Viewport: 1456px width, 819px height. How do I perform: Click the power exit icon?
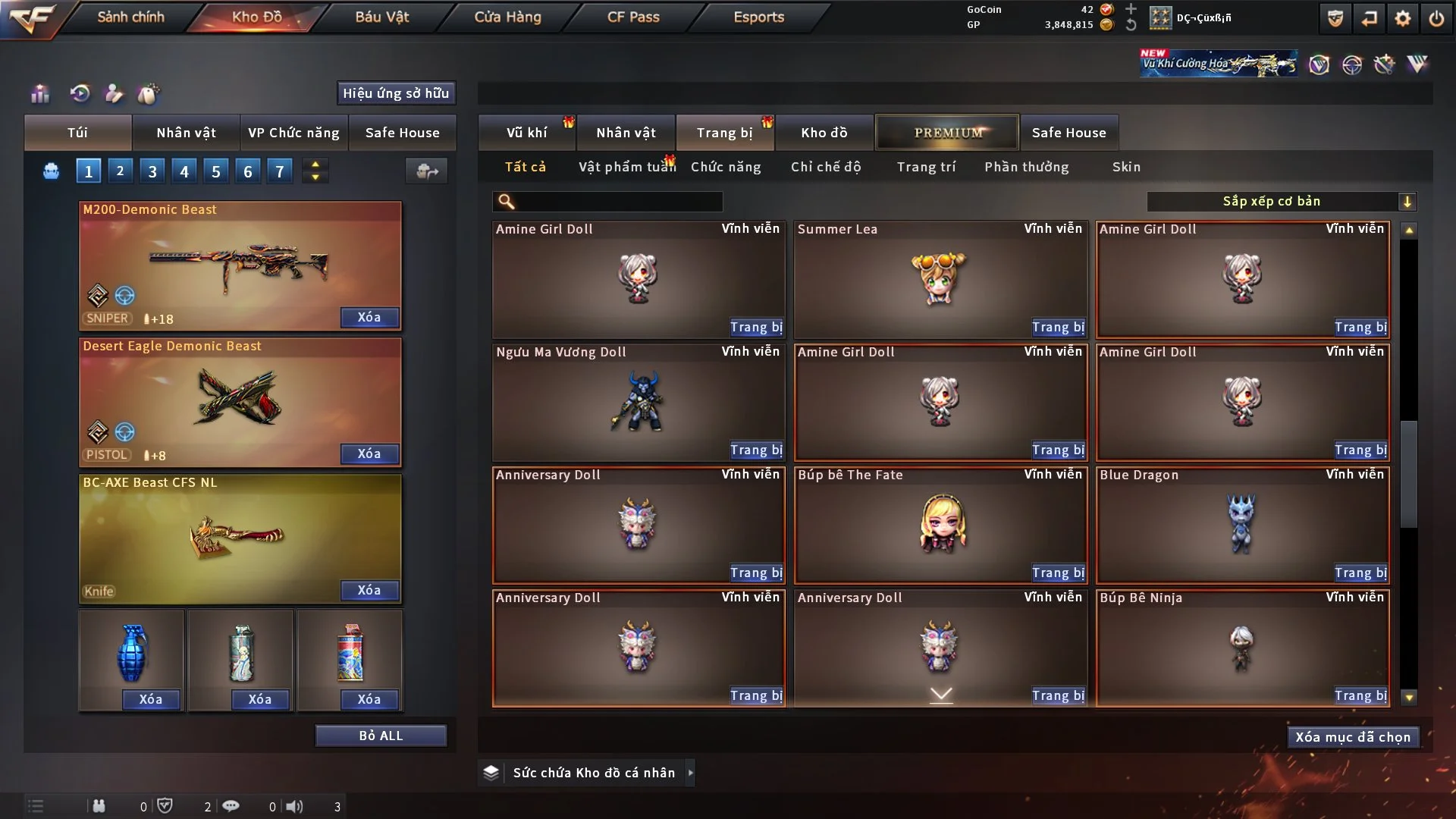click(1436, 18)
